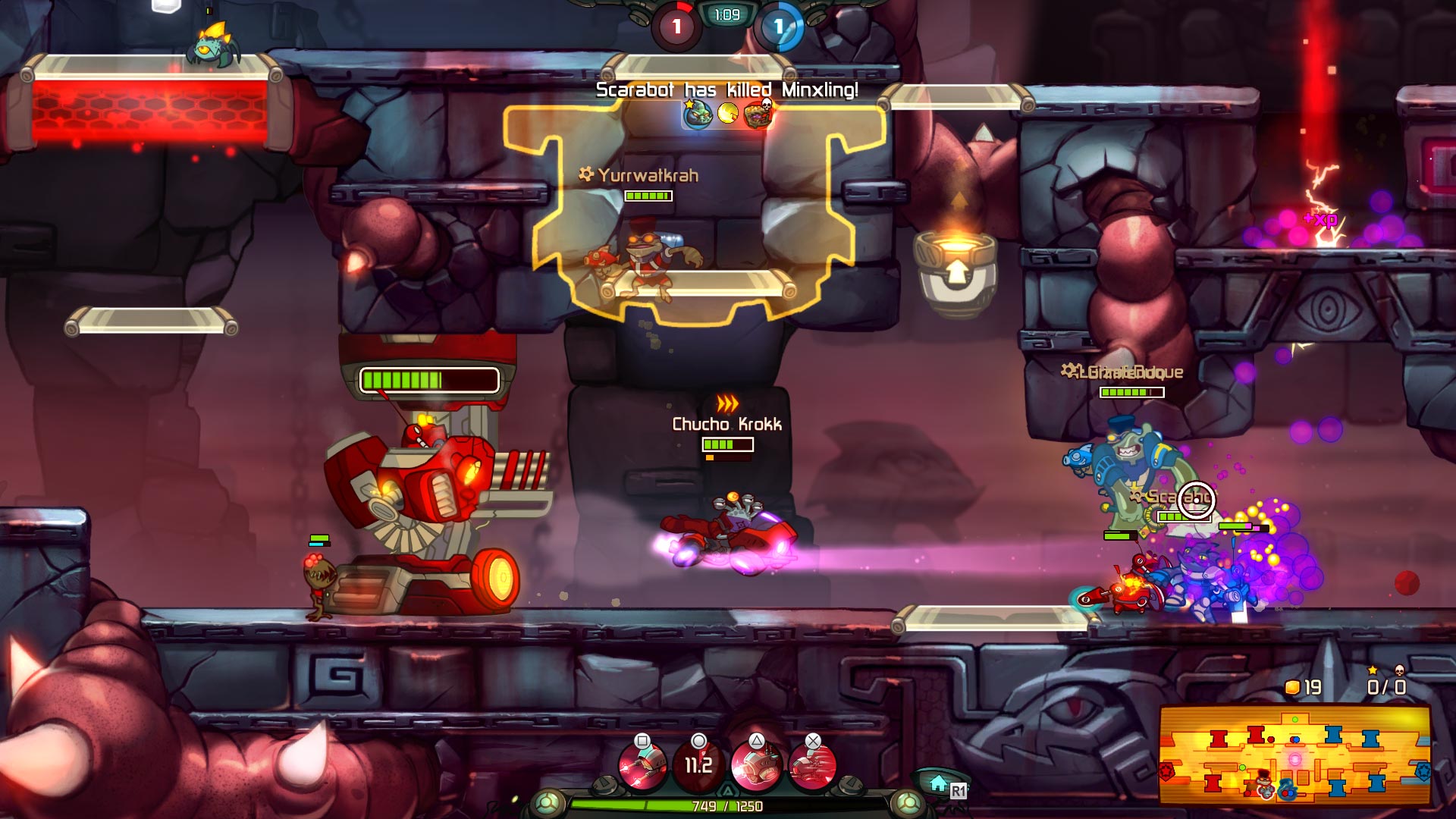Click the match timer showing 1:09

tap(726, 13)
